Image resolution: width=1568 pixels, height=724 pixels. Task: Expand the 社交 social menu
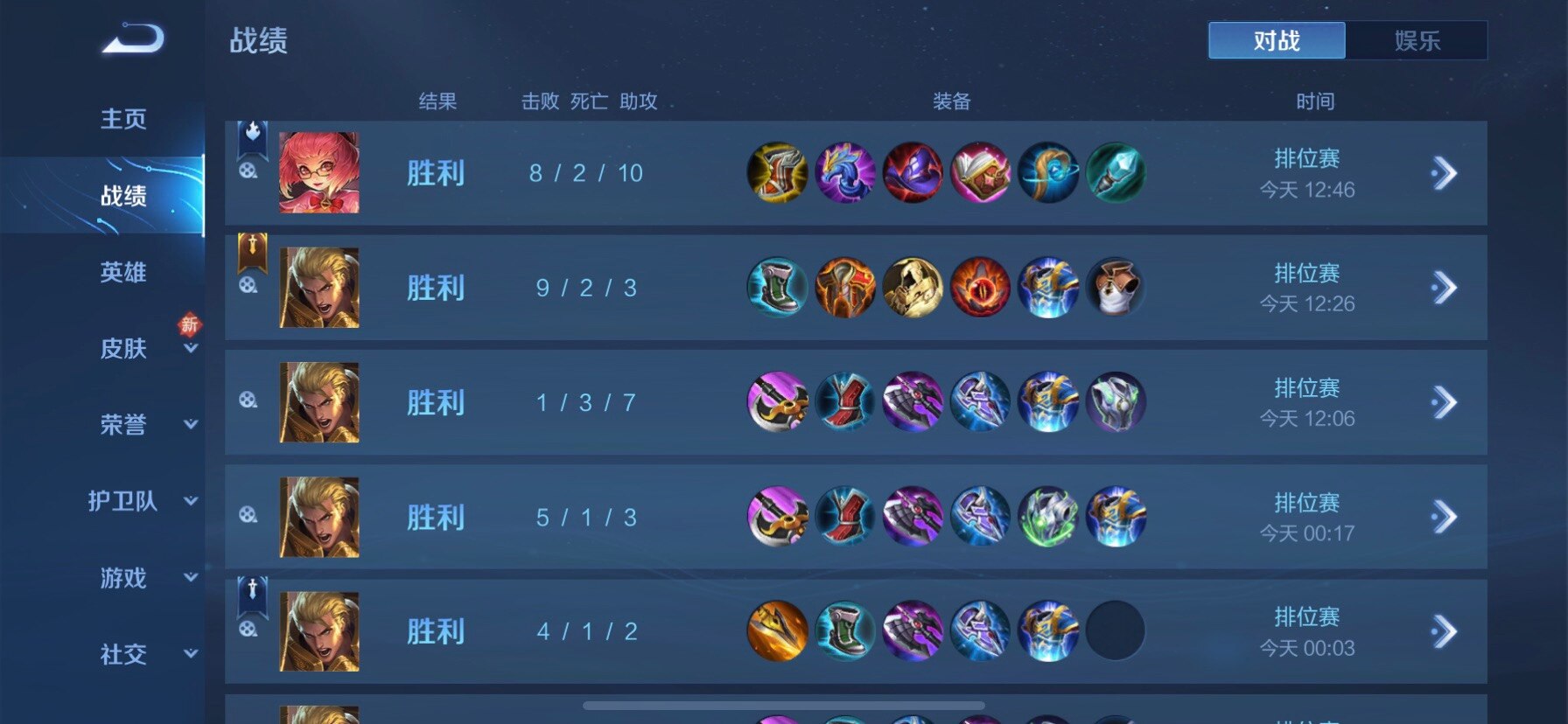123,654
